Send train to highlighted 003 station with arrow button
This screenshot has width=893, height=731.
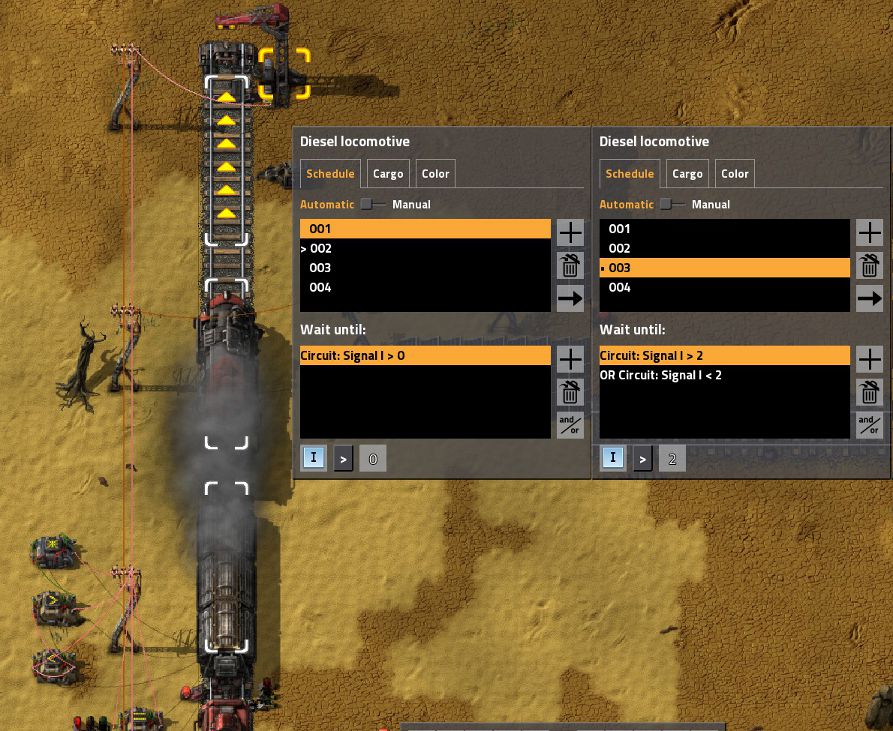coord(870,298)
